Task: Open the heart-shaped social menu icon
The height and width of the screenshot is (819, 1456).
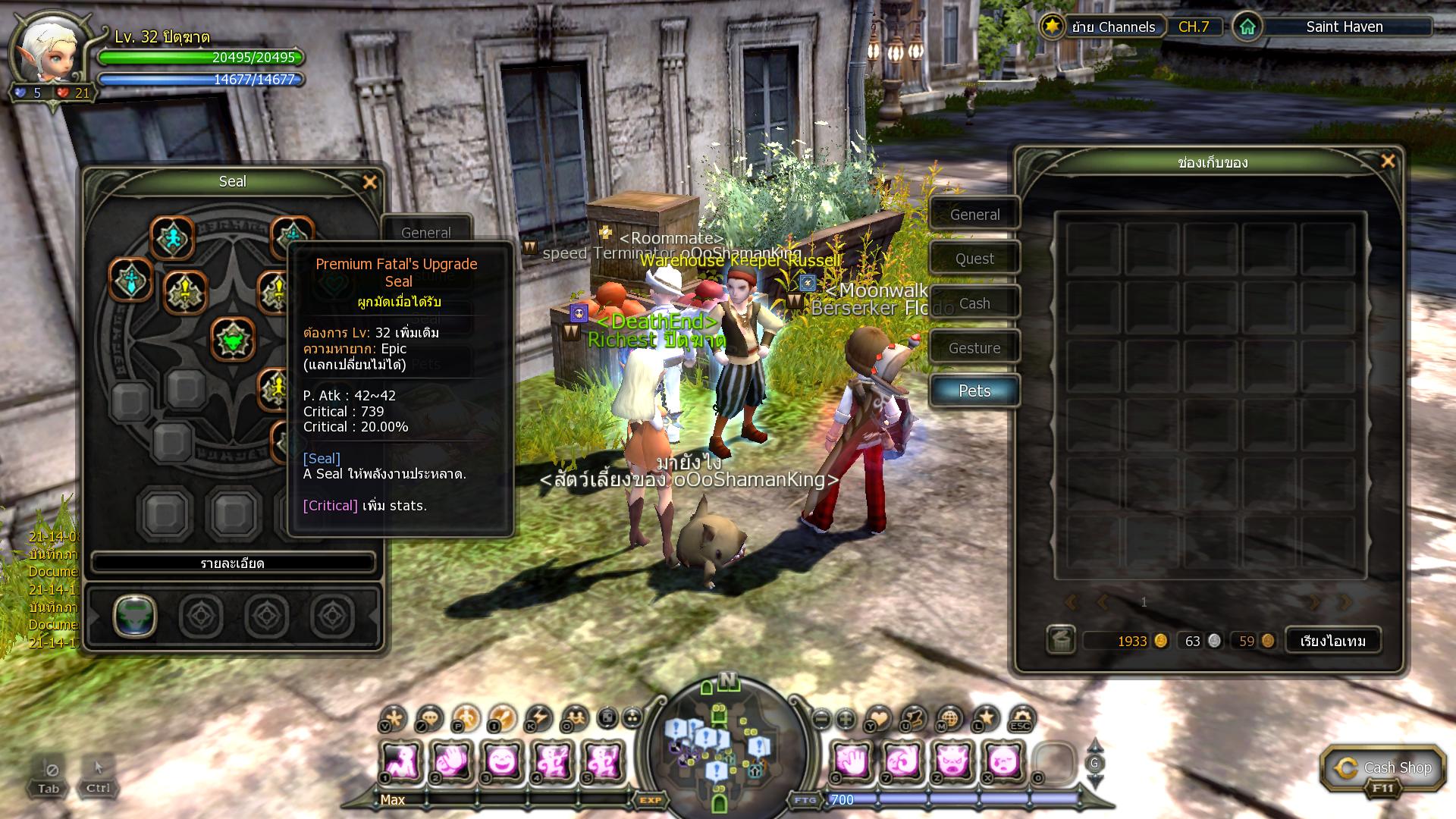Action: (879, 717)
